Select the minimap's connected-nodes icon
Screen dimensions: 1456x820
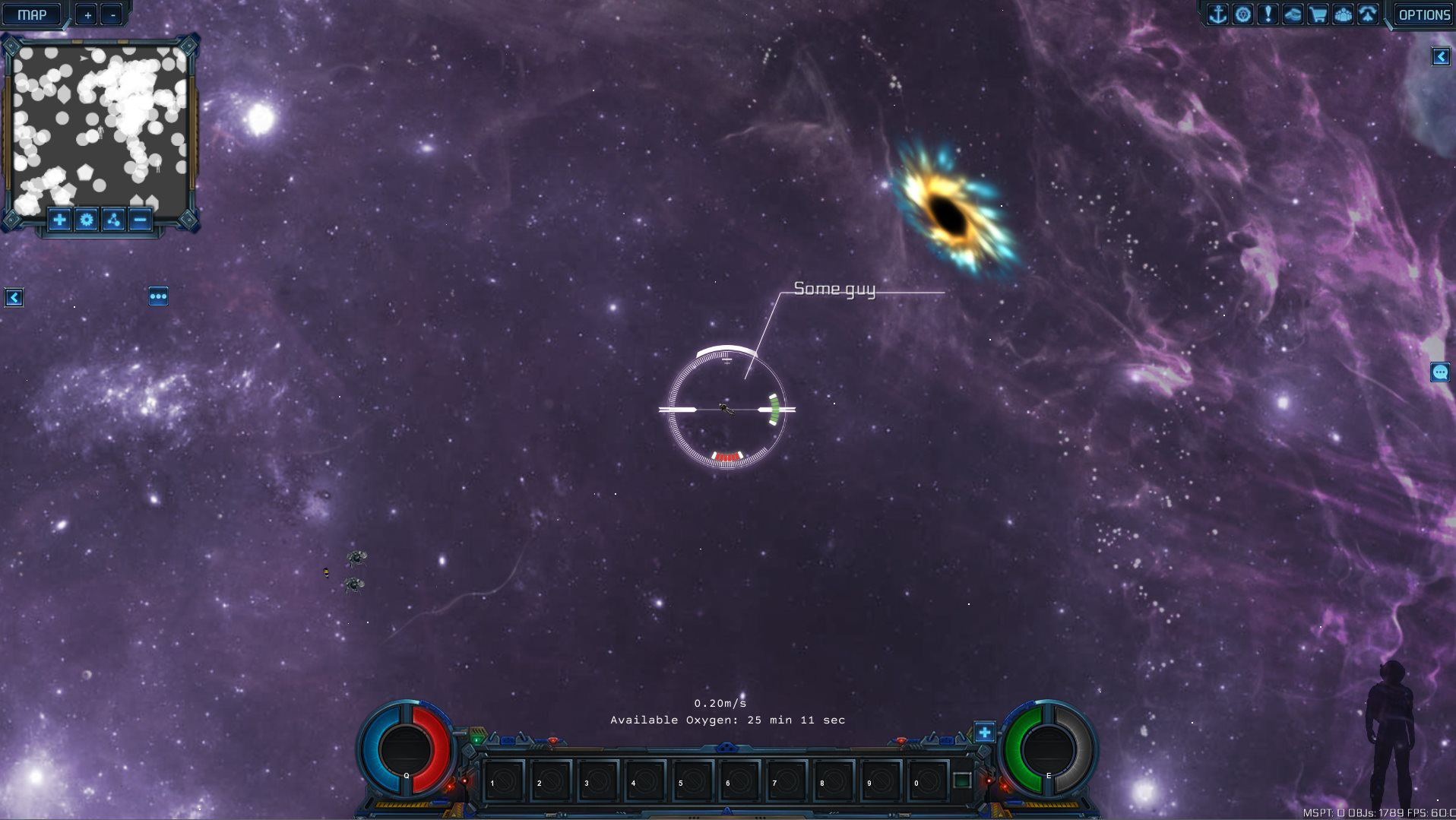113,220
